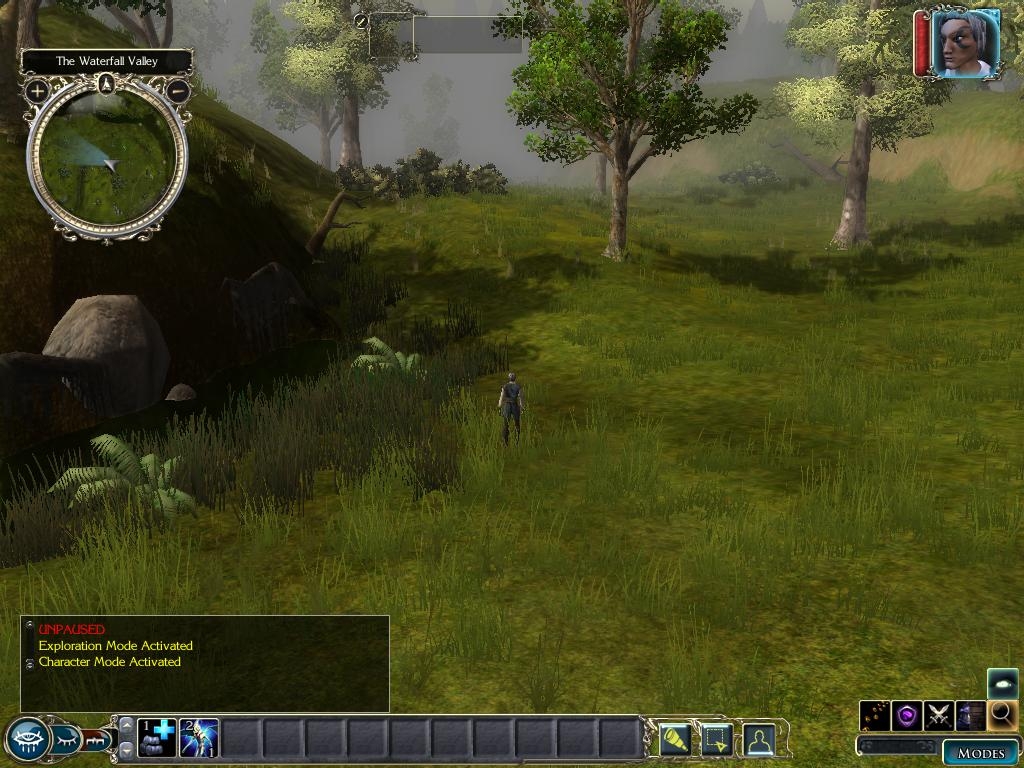Open the Modes panel

click(x=980, y=752)
